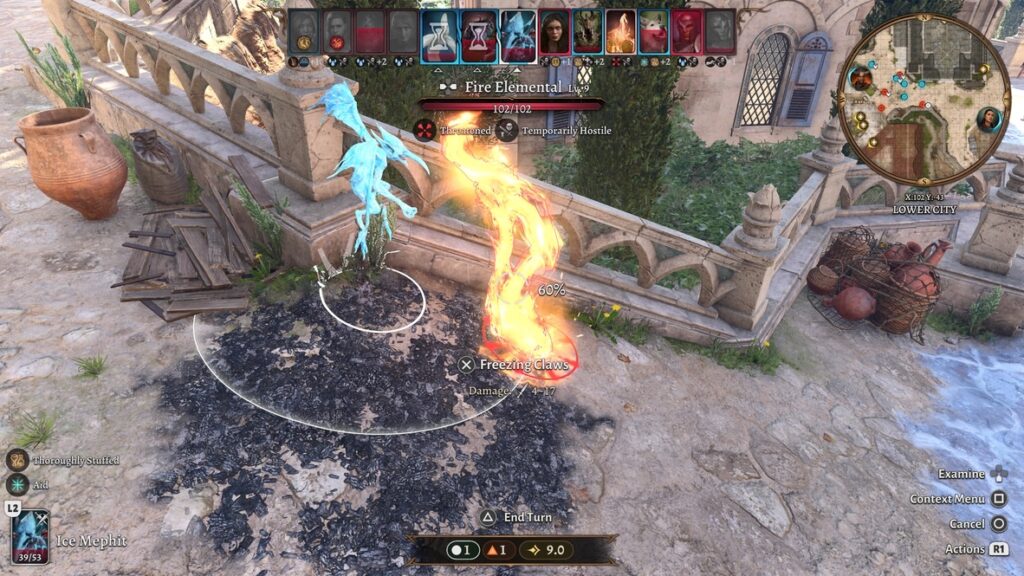1024x576 pixels.
Task: Click the Threatened condition icon under Fire Elemental
Action: pos(427,129)
